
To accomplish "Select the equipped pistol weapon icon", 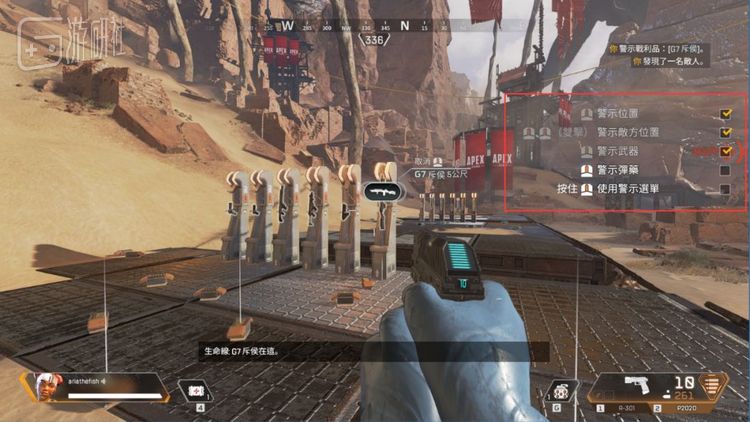I will pos(638,384).
